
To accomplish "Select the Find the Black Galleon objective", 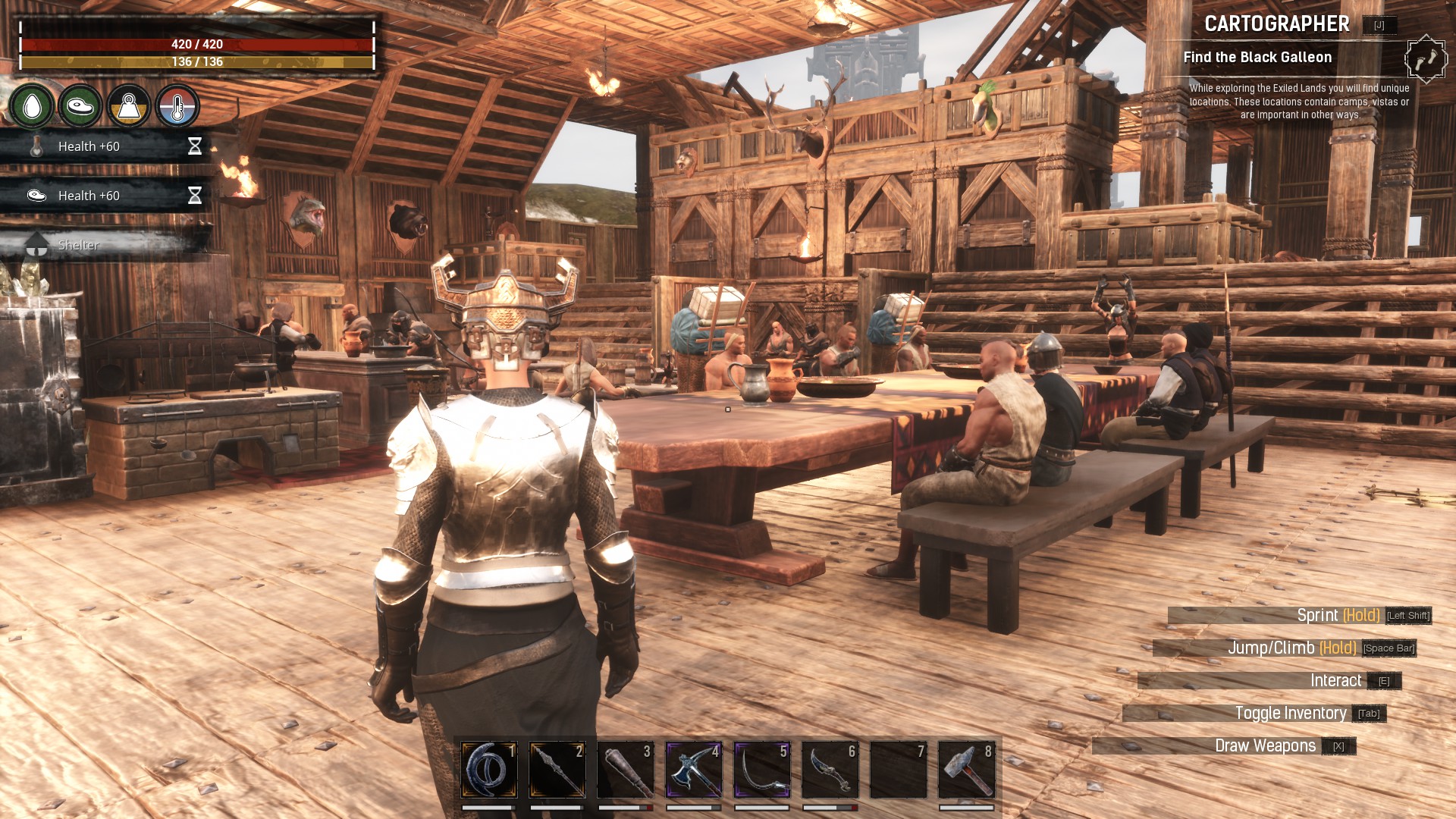I will click(1257, 58).
